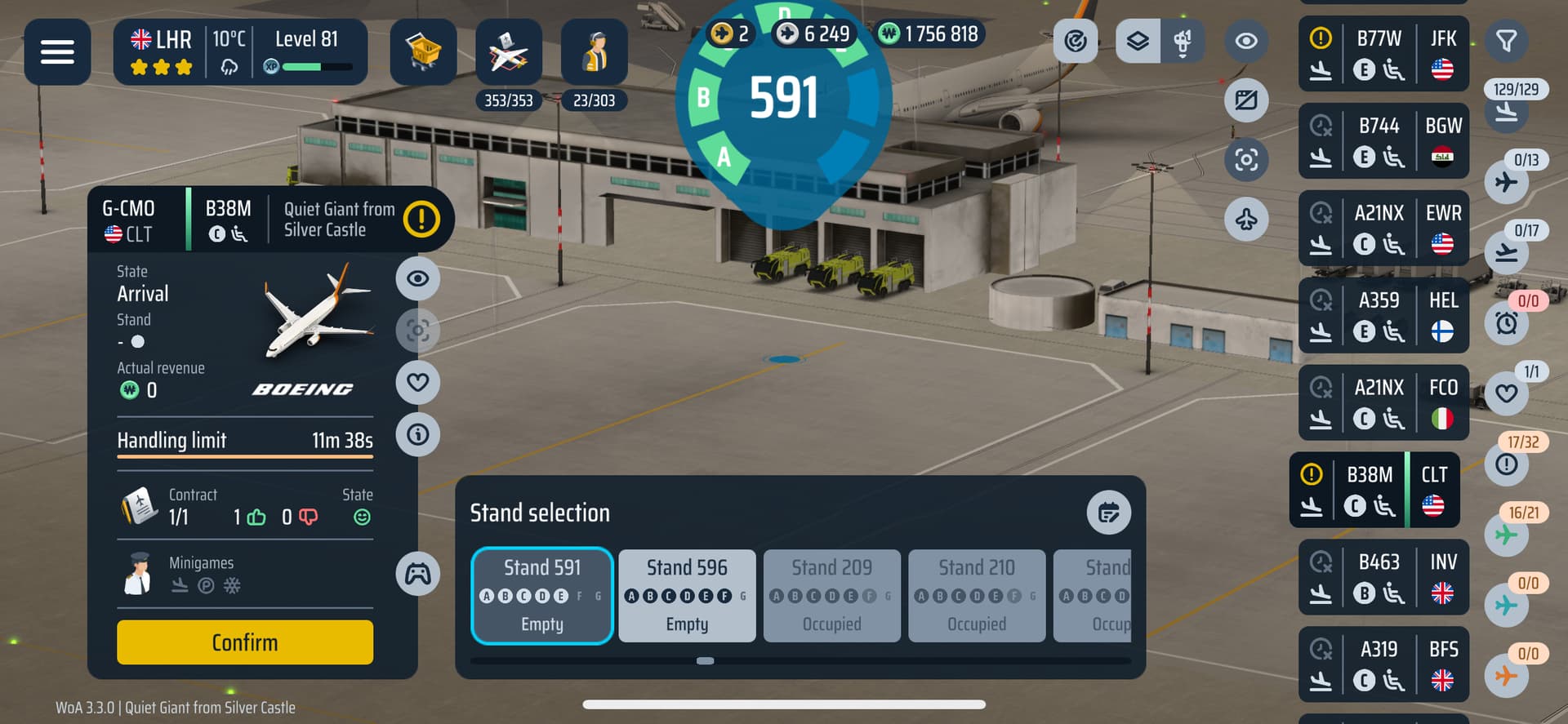Select the A359 HEL flight row
Image resolution: width=1568 pixels, height=724 pixels.
click(x=1383, y=316)
